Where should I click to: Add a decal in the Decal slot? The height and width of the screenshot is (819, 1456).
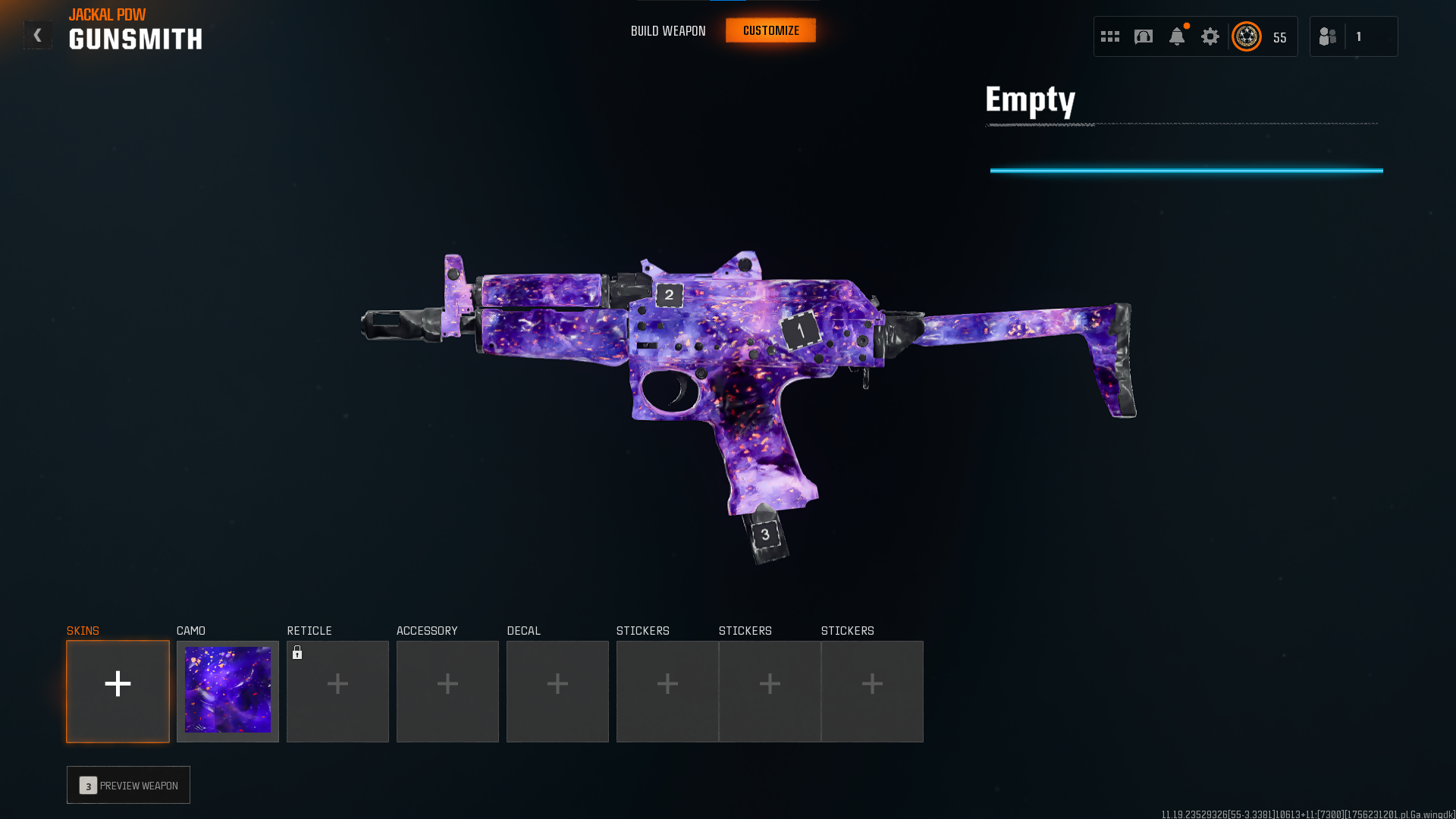tap(557, 691)
